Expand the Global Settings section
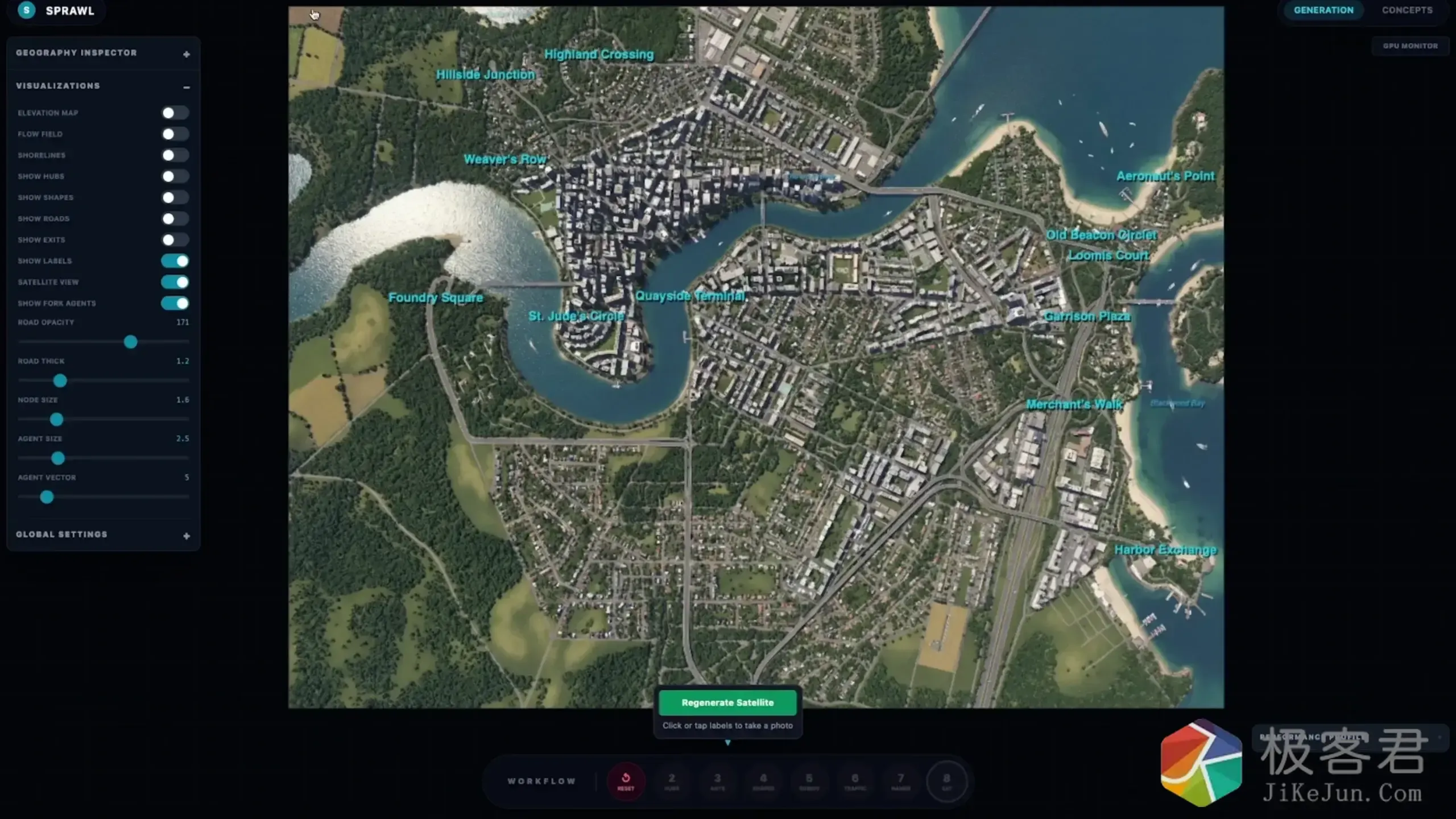1456x819 pixels. 187,536
